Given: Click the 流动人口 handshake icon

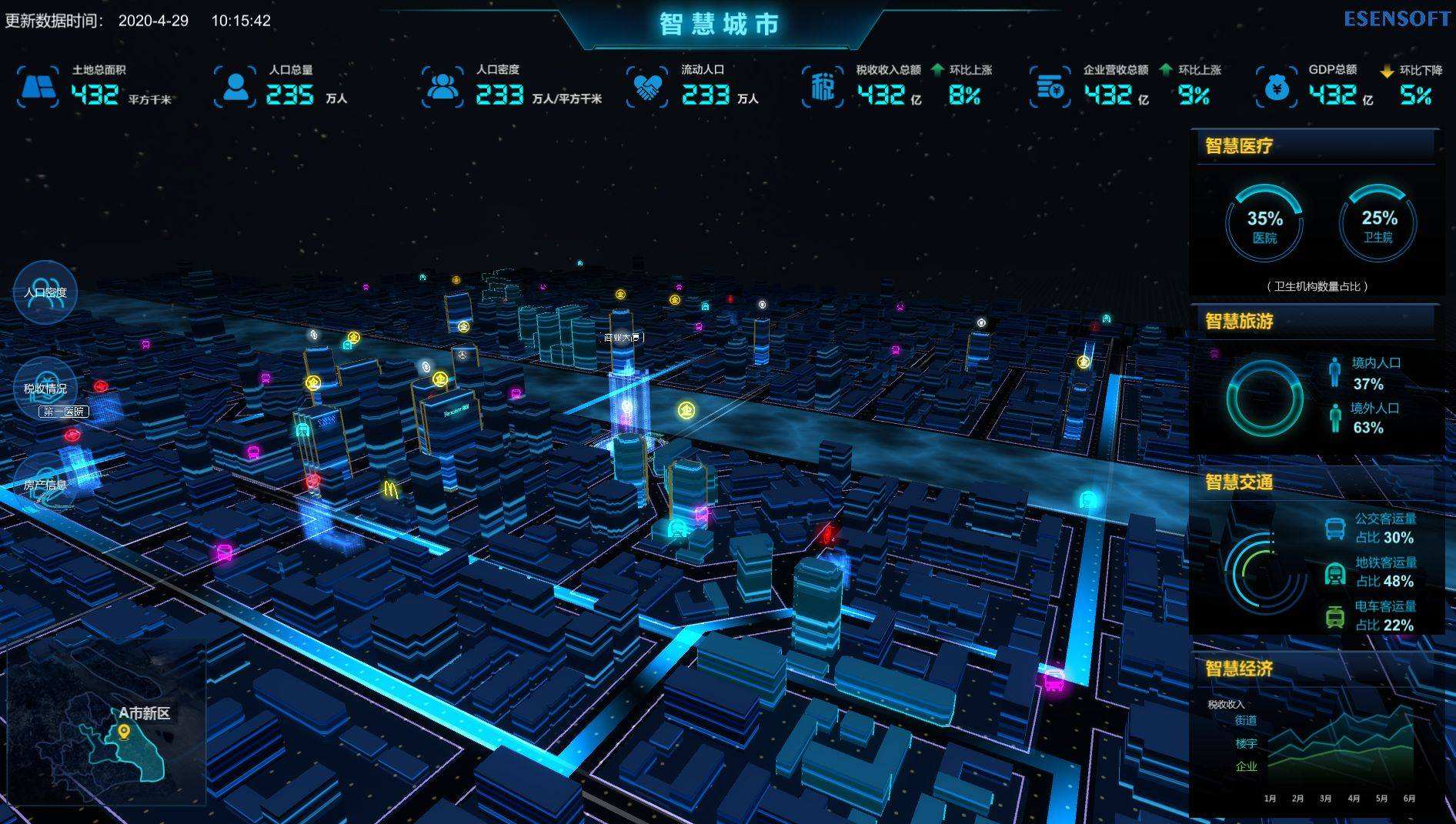Looking at the screenshot, I should [647, 87].
